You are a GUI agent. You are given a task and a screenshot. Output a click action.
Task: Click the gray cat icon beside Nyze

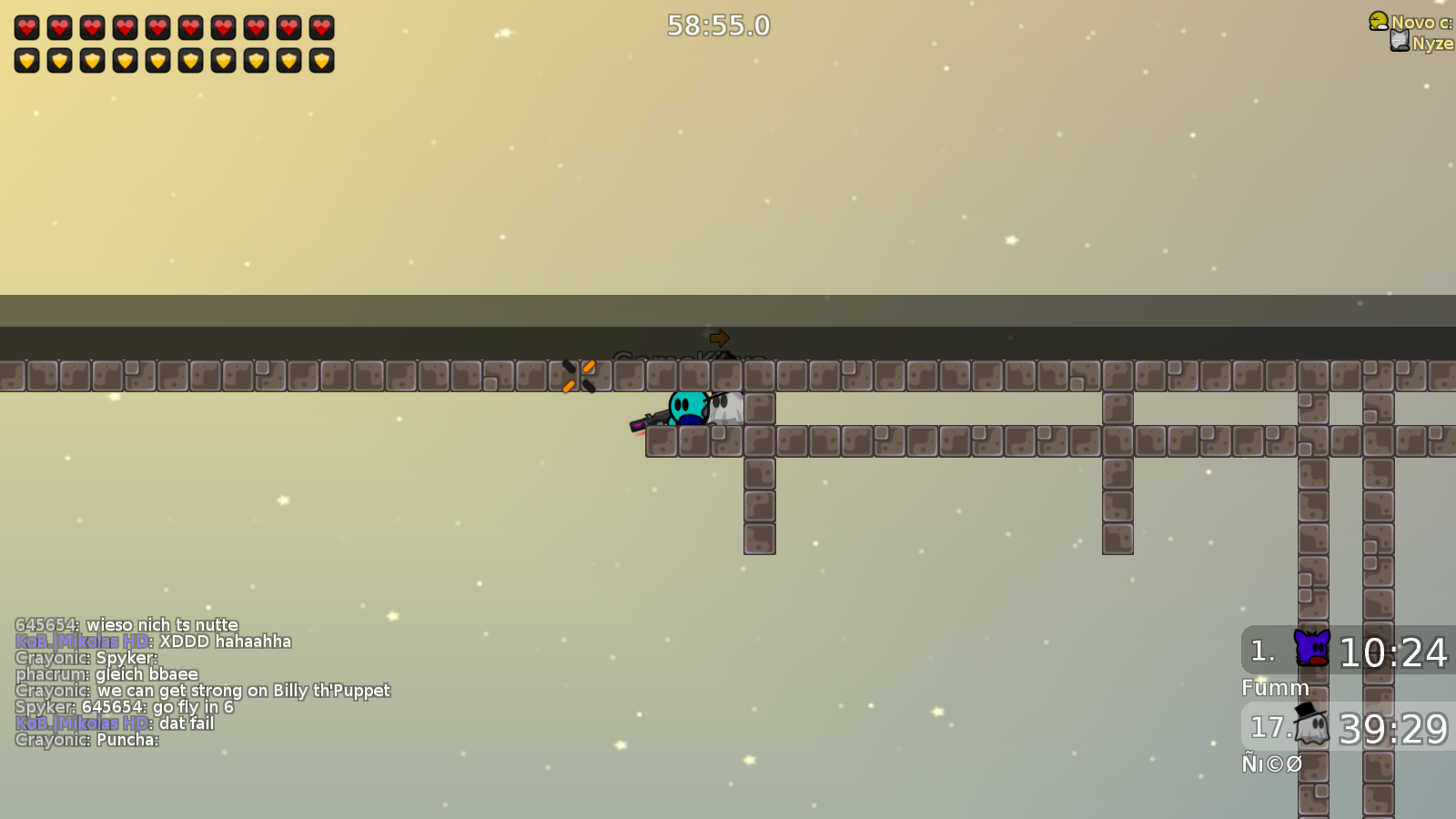(1399, 40)
